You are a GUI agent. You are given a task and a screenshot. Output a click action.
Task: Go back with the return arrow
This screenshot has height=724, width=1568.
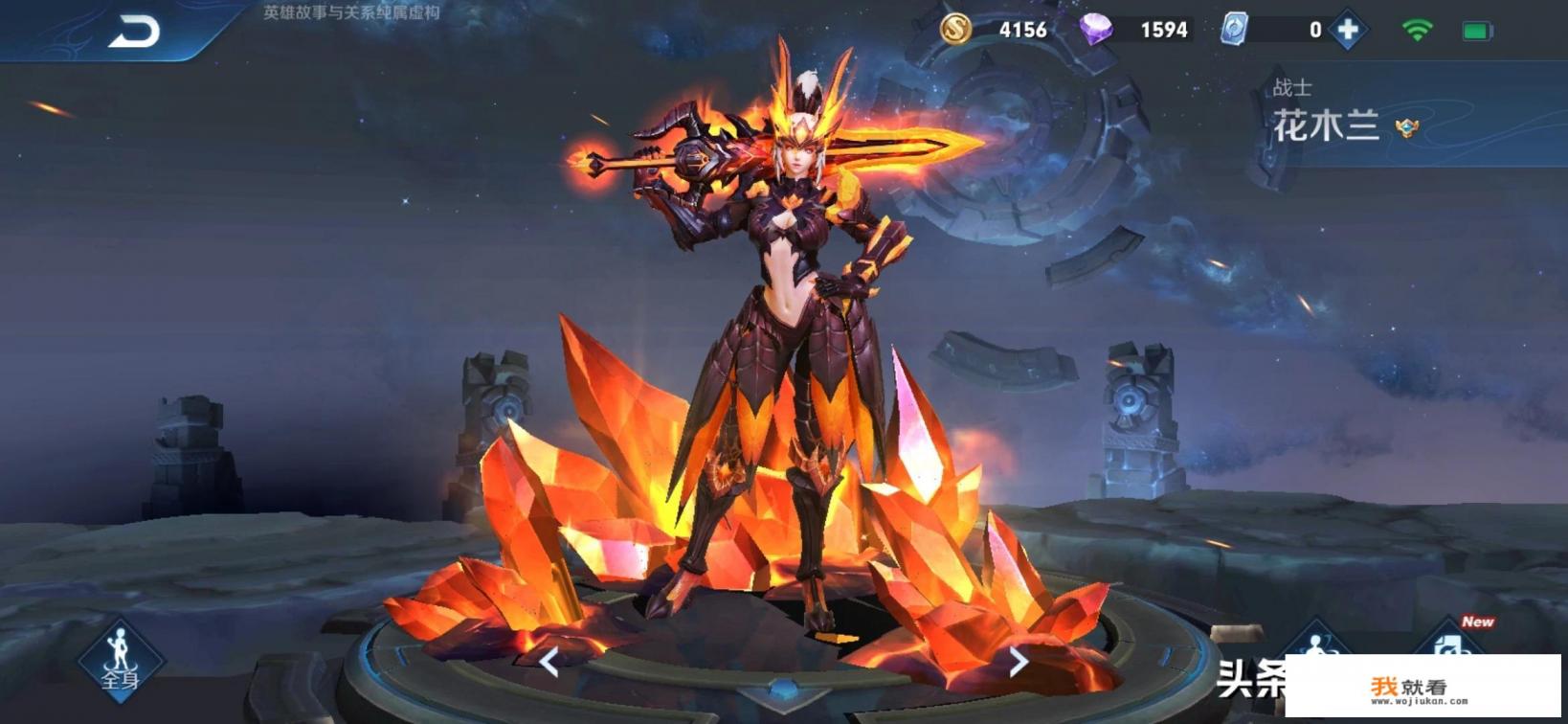pyautogui.click(x=134, y=34)
